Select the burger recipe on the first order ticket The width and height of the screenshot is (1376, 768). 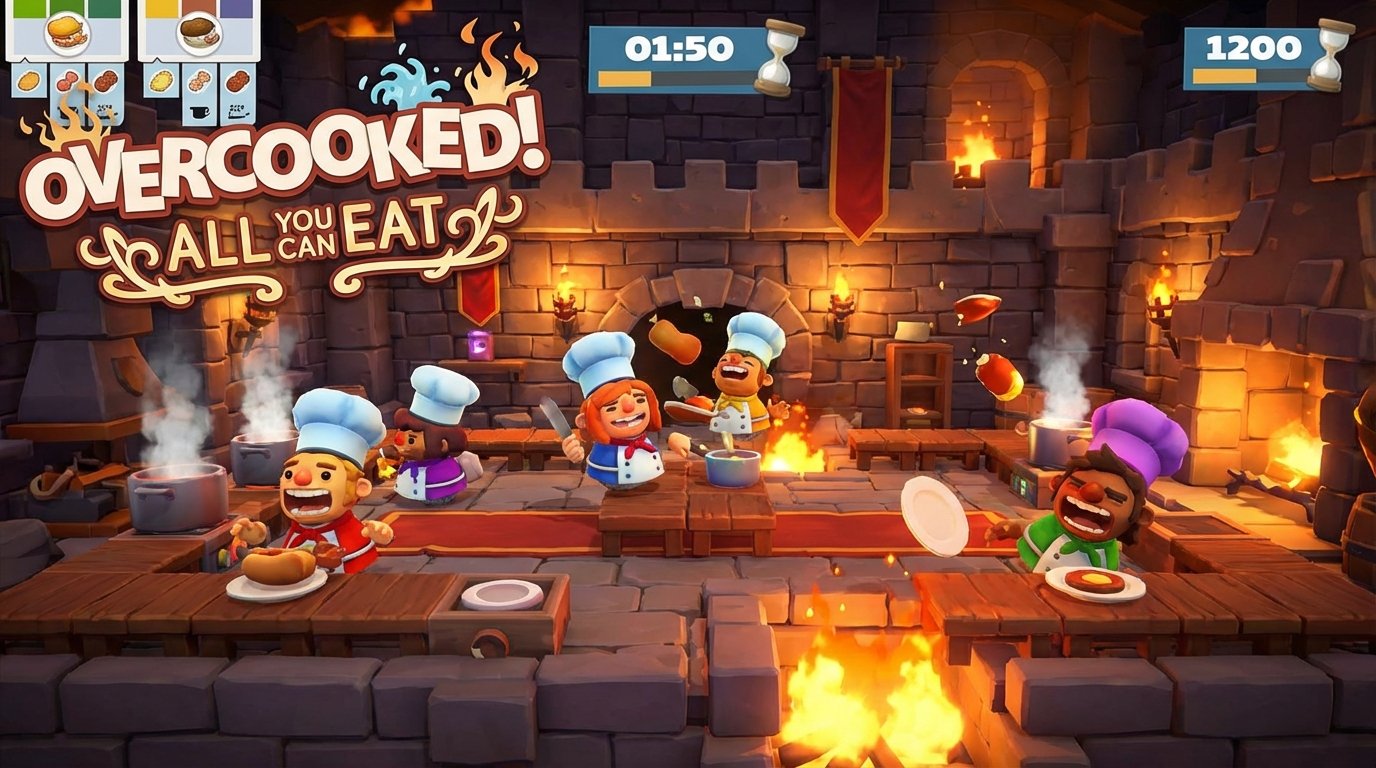(65, 34)
